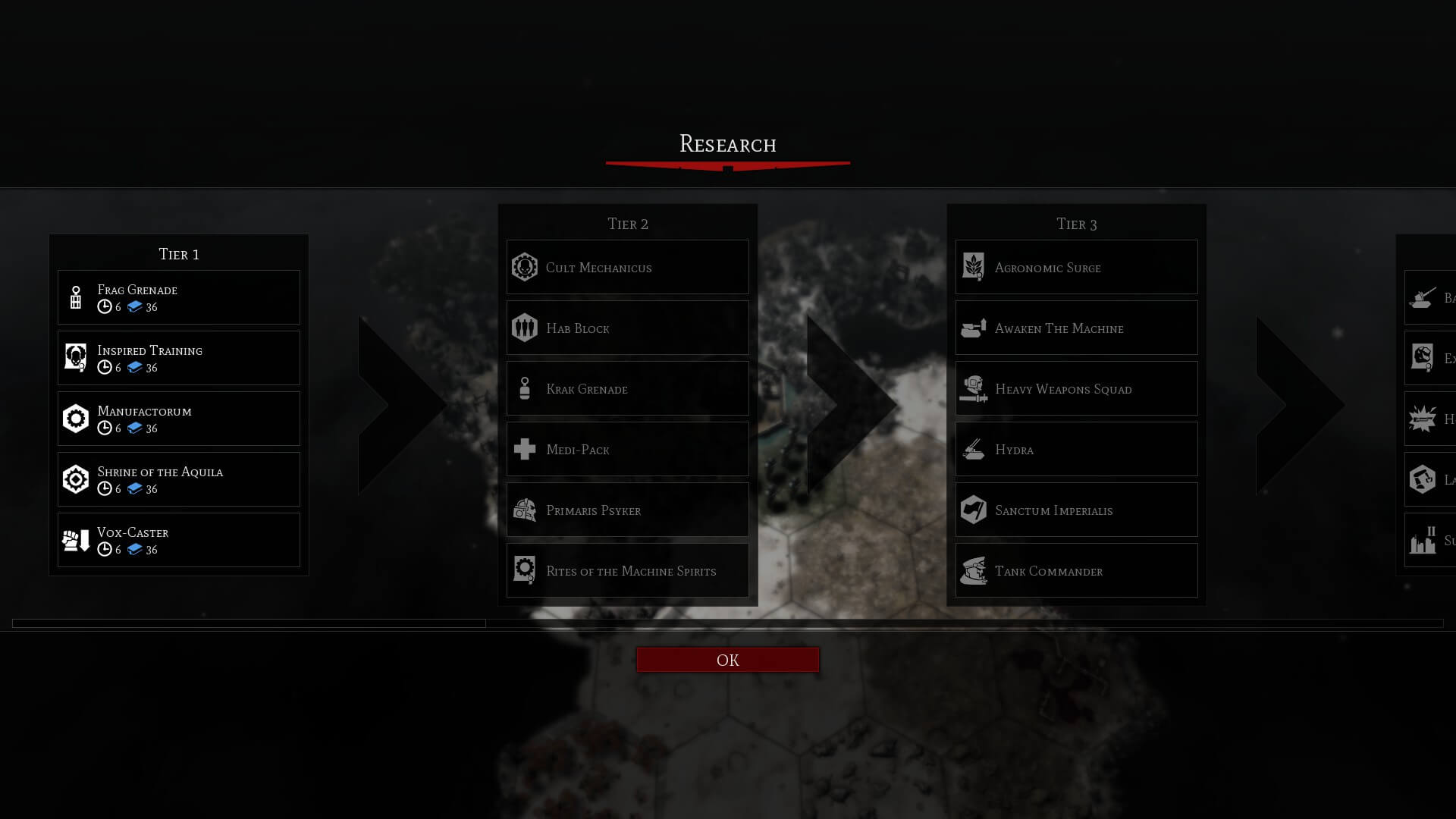Research the Manufactorum
The height and width of the screenshot is (819, 1456).
tap(179, 419)
